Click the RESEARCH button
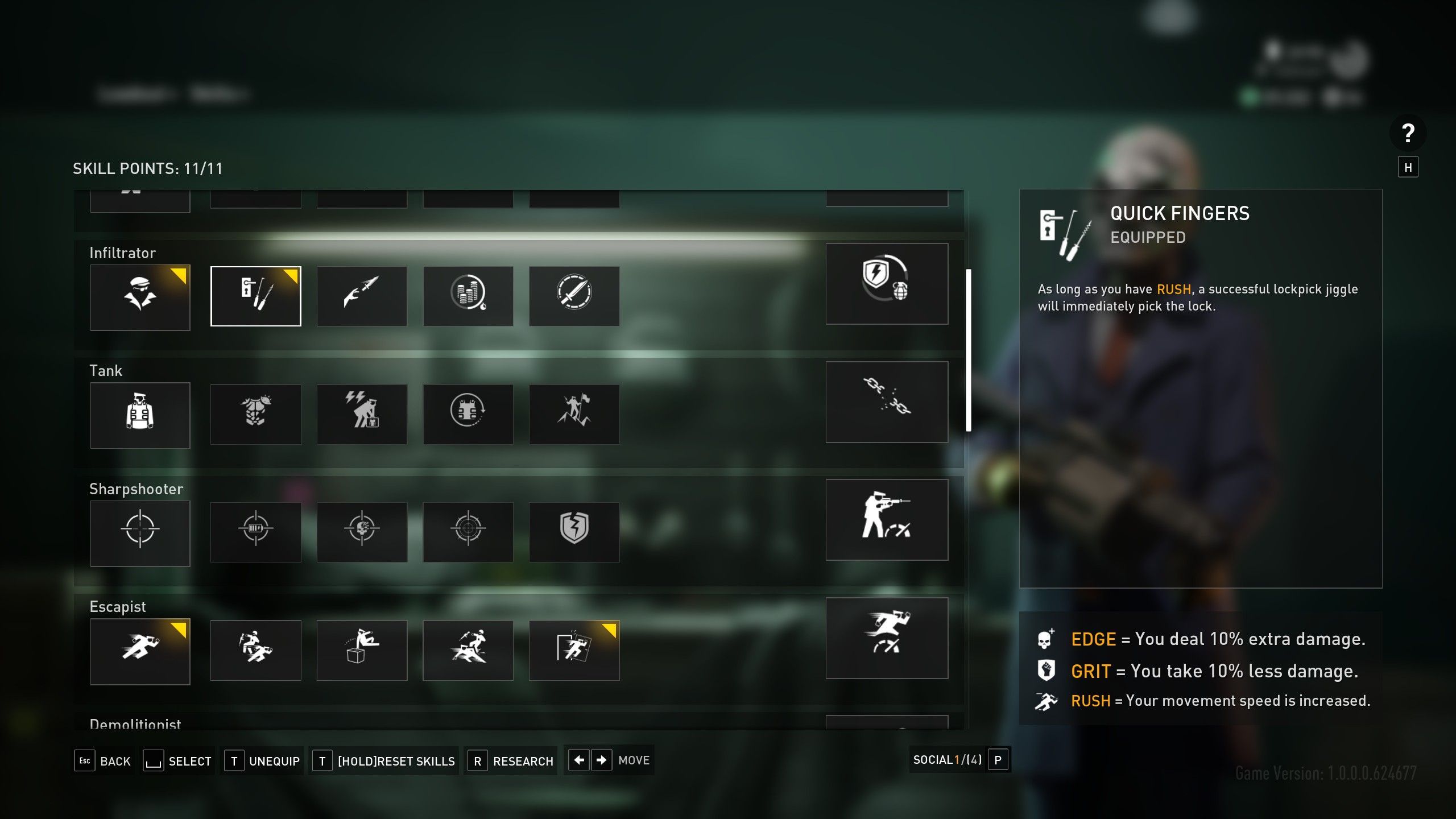 (510, 761)
